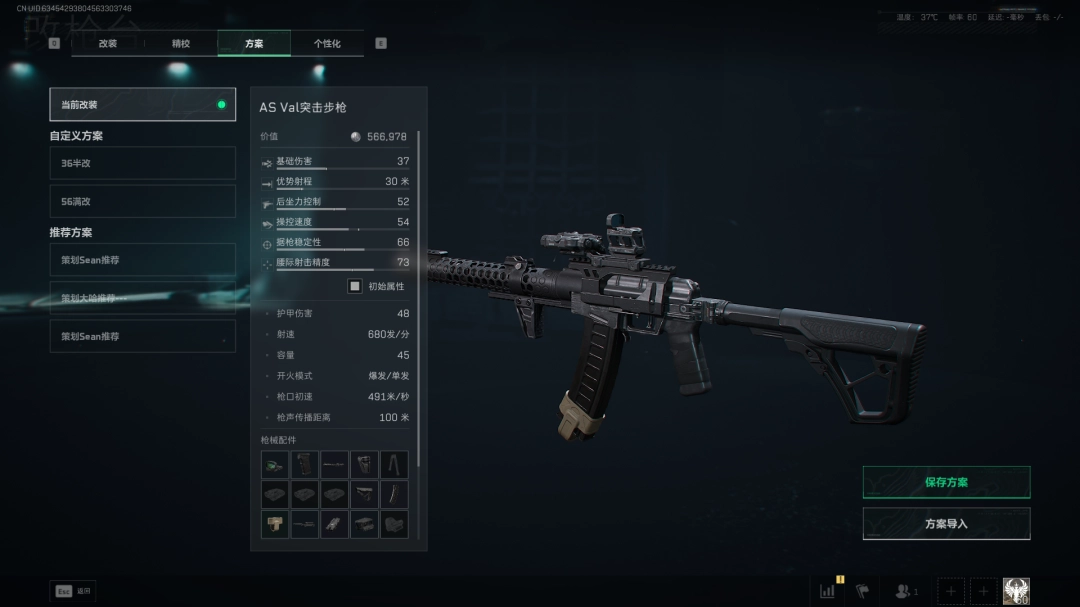The image size is (1080, 607).
Task: Choose the 36半改 custom loadout
Action: (x=142, y=163)
